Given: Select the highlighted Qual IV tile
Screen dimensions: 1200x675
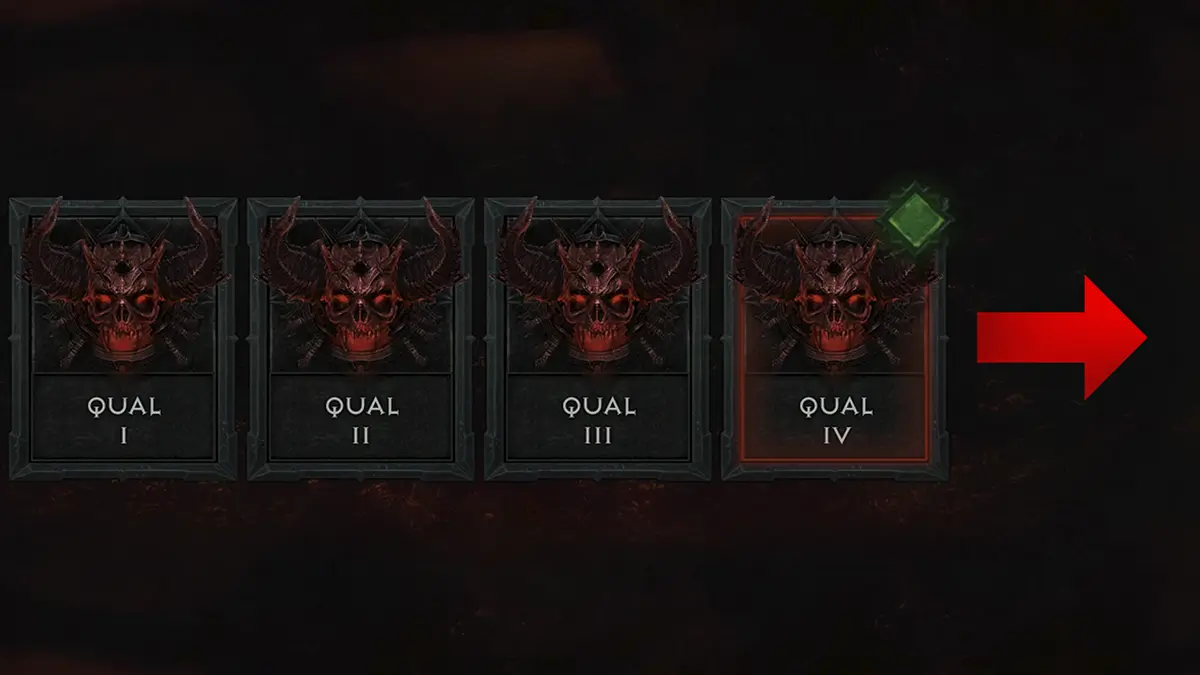Looking at the screenshot, I should click(834, 340).
